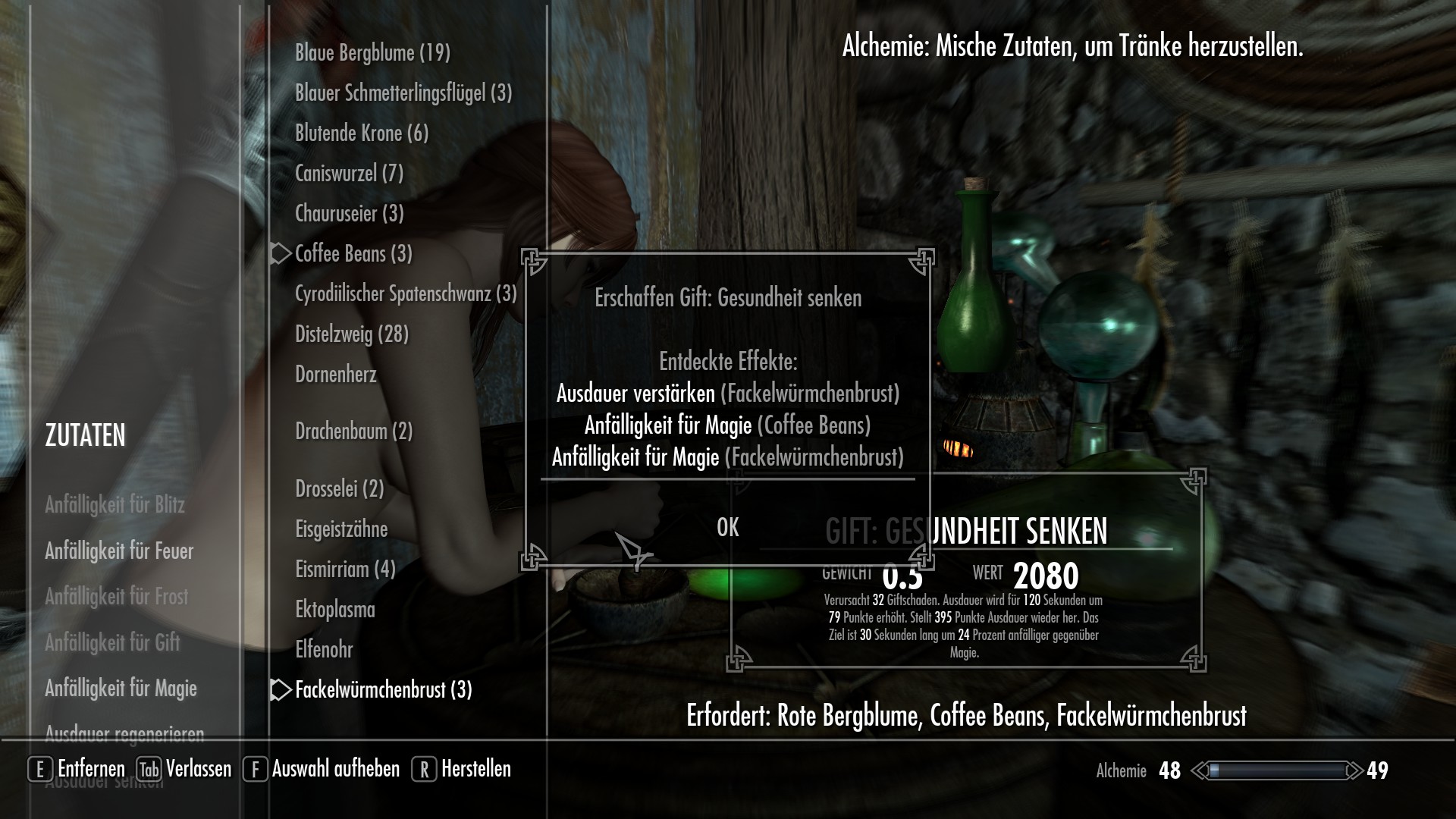Select Drachenbaum from the ingredient list
Viewport: 1456px width, 819px height.
pos(353,431)
